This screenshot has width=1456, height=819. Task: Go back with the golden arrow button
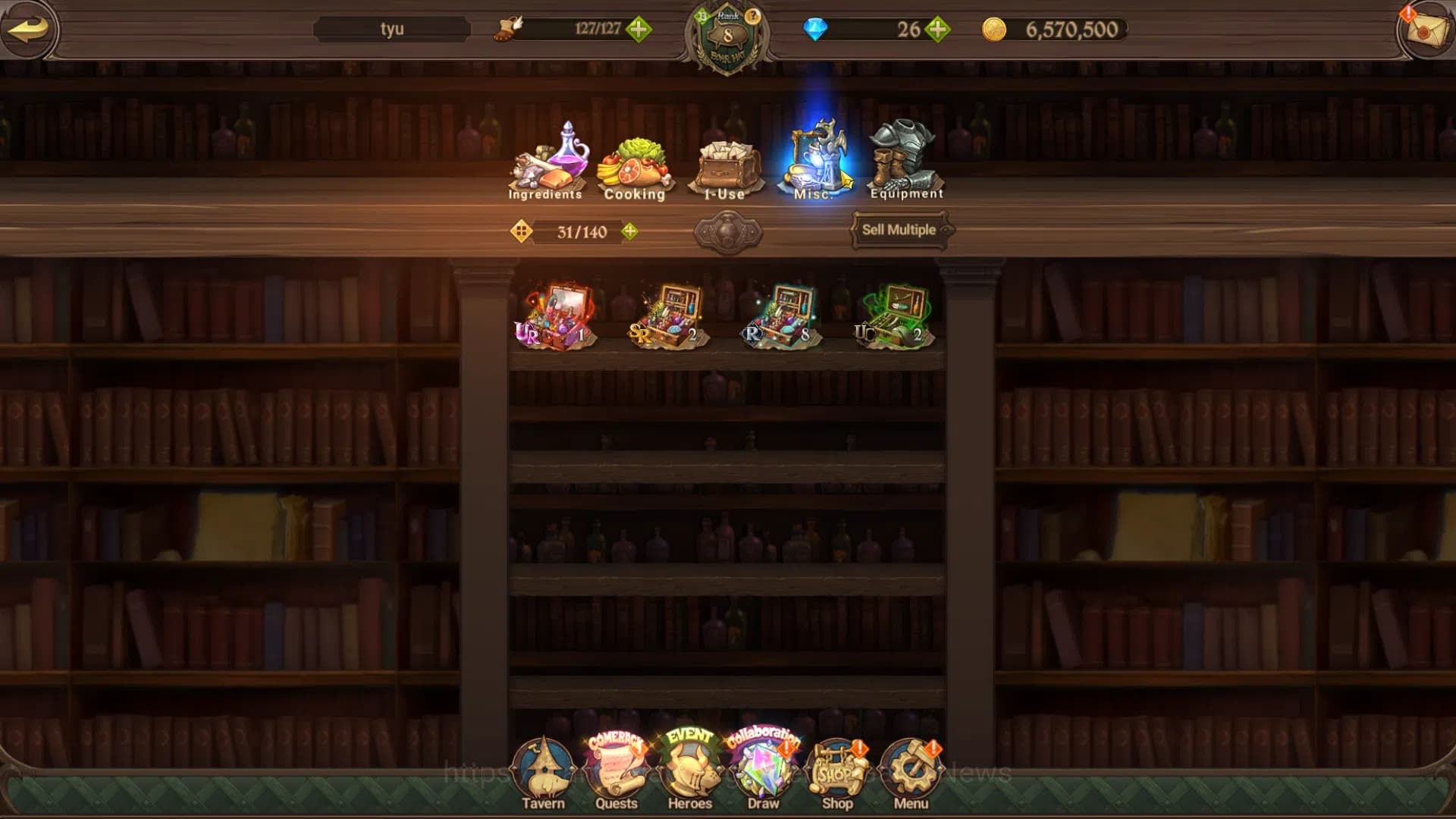coord(29,30)
